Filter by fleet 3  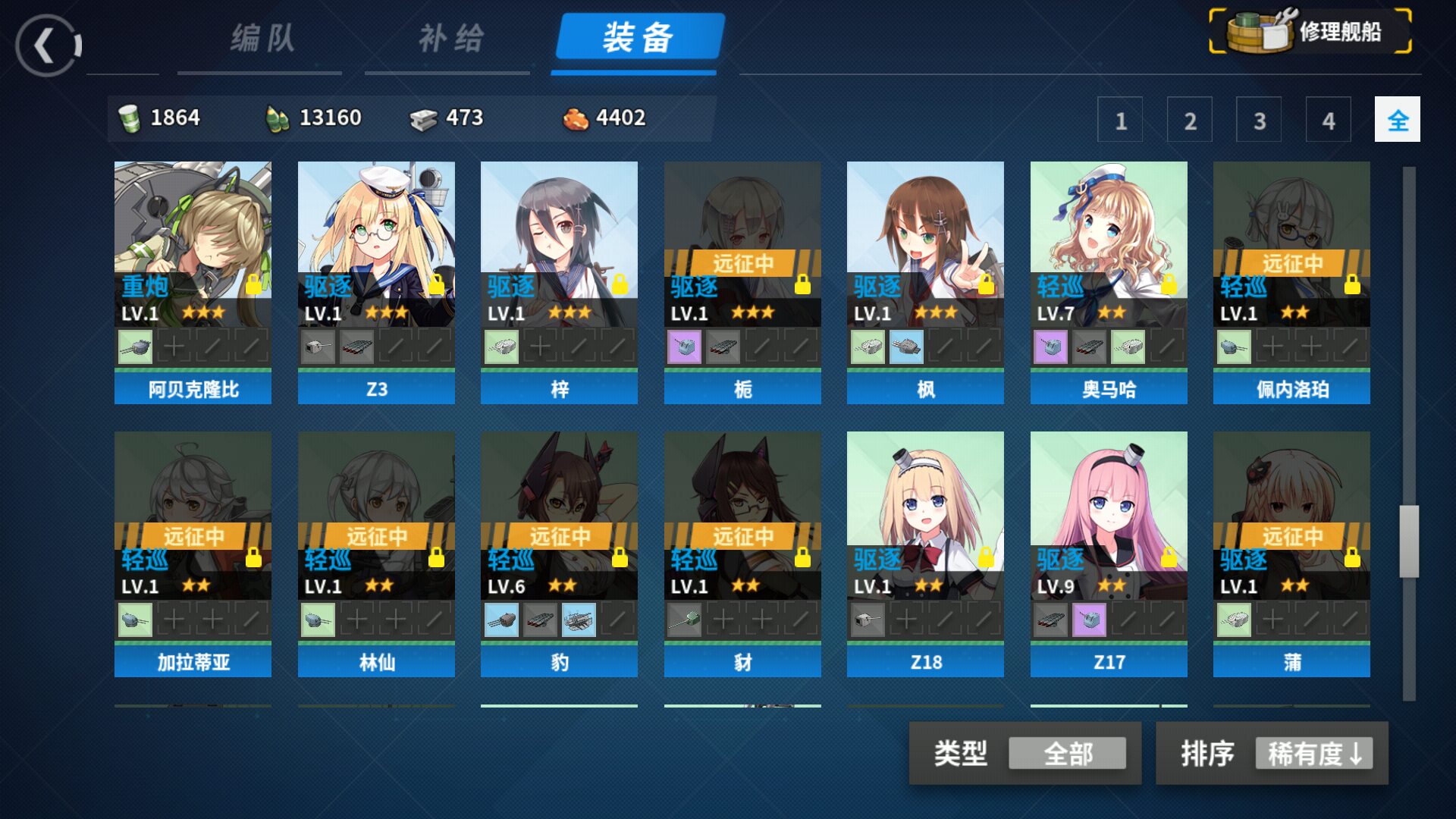(x=1259, y=120)
